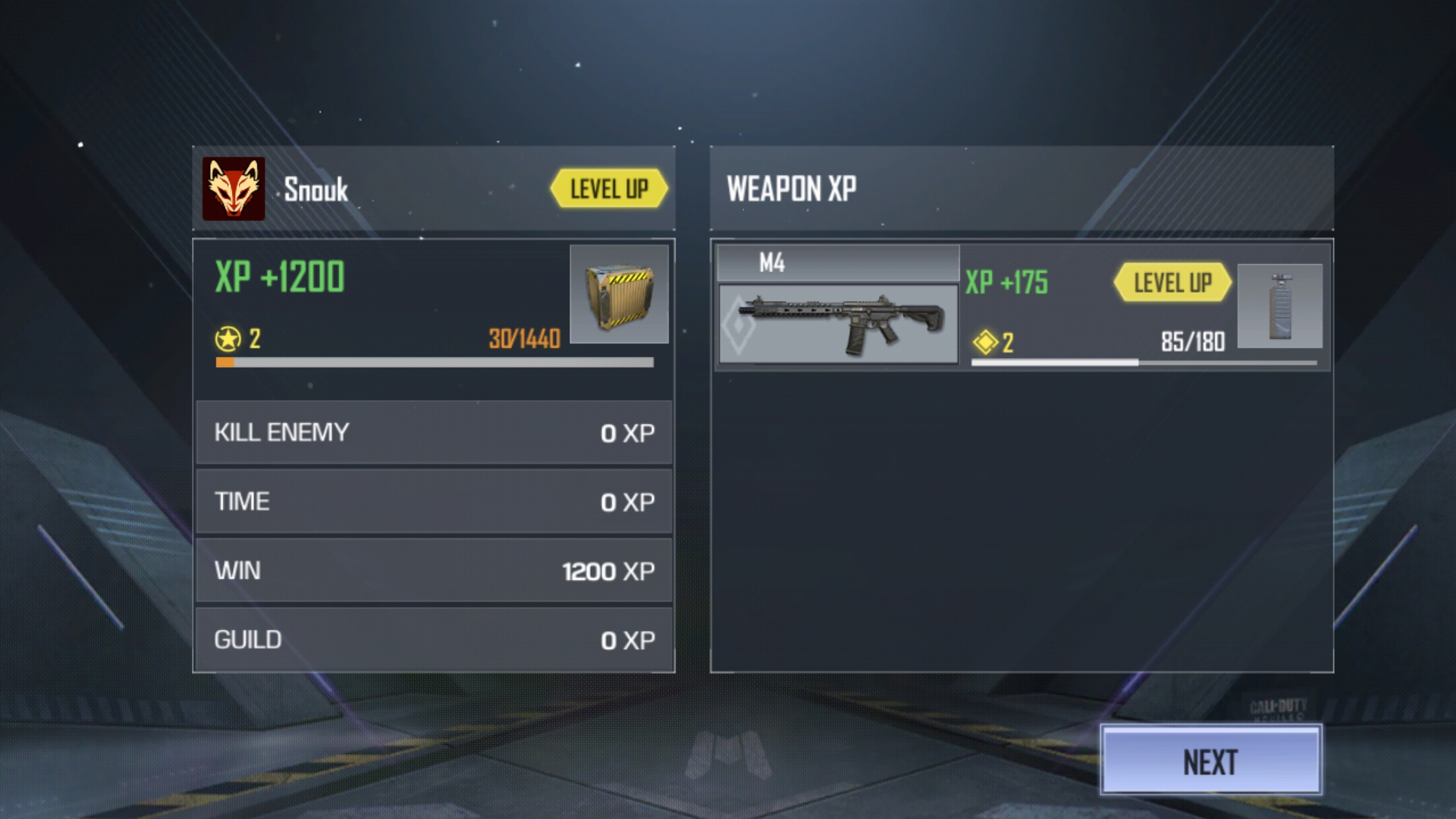Tap Snouk's fox avatar
Viewport: 1456px width, 819px height.
click(234, 189)
